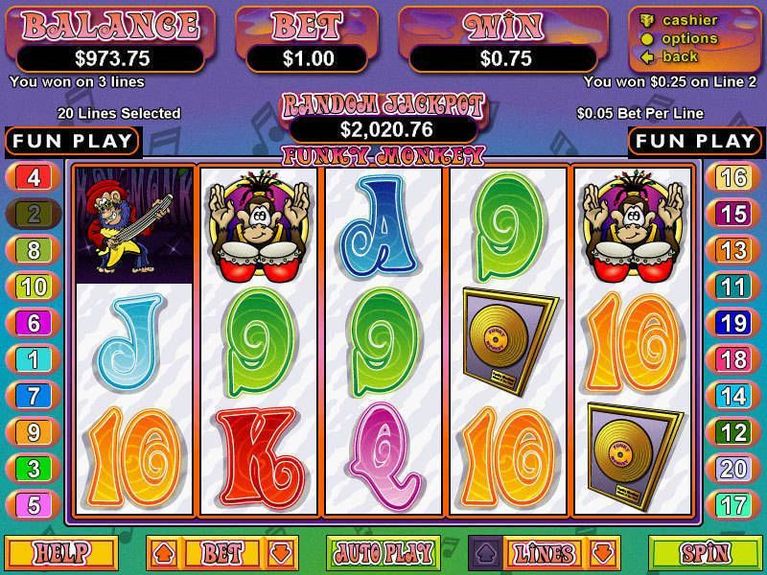Spin the reels
The image size is (767, 575).
tap(704, 552)
